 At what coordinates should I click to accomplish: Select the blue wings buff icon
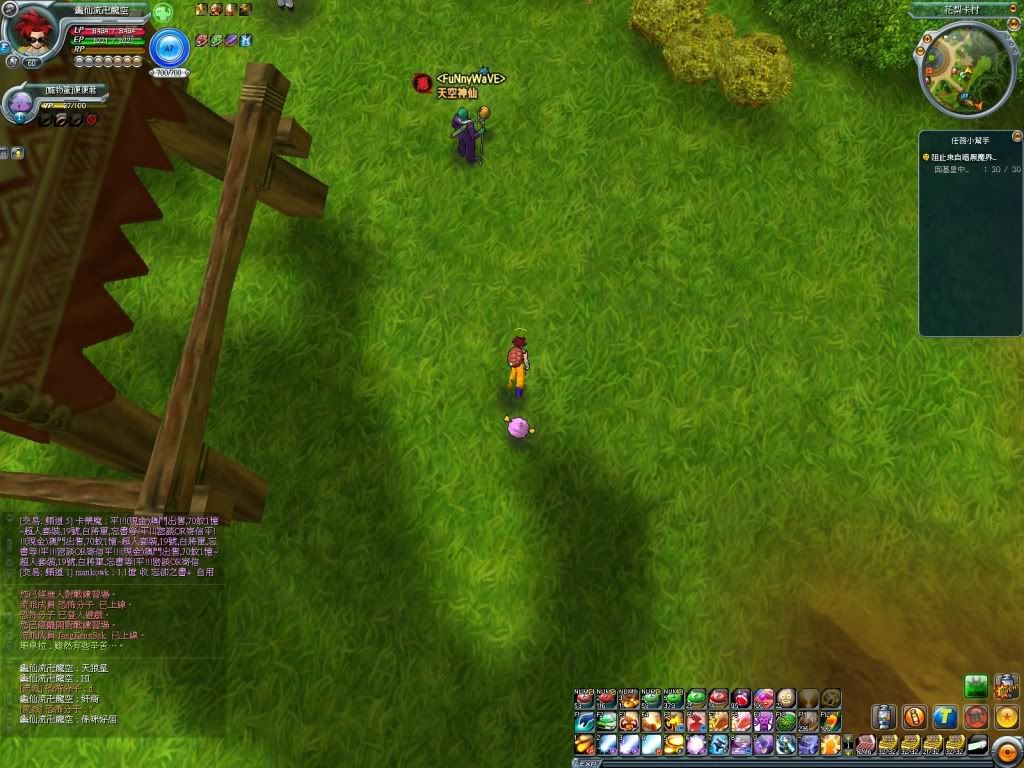(x=246, y=40)
